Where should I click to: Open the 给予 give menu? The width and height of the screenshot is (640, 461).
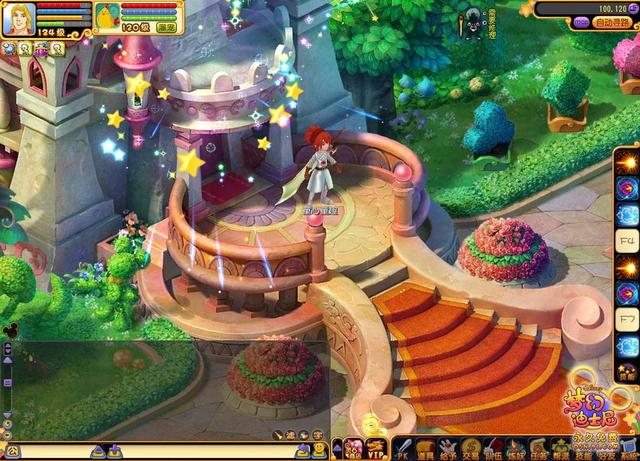448,449
